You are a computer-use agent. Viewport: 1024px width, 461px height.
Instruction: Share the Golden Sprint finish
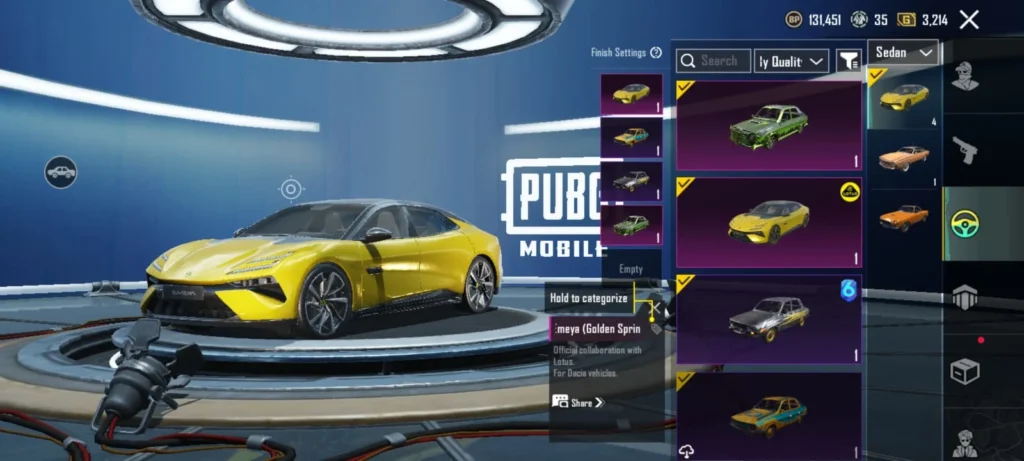[578, 402]
